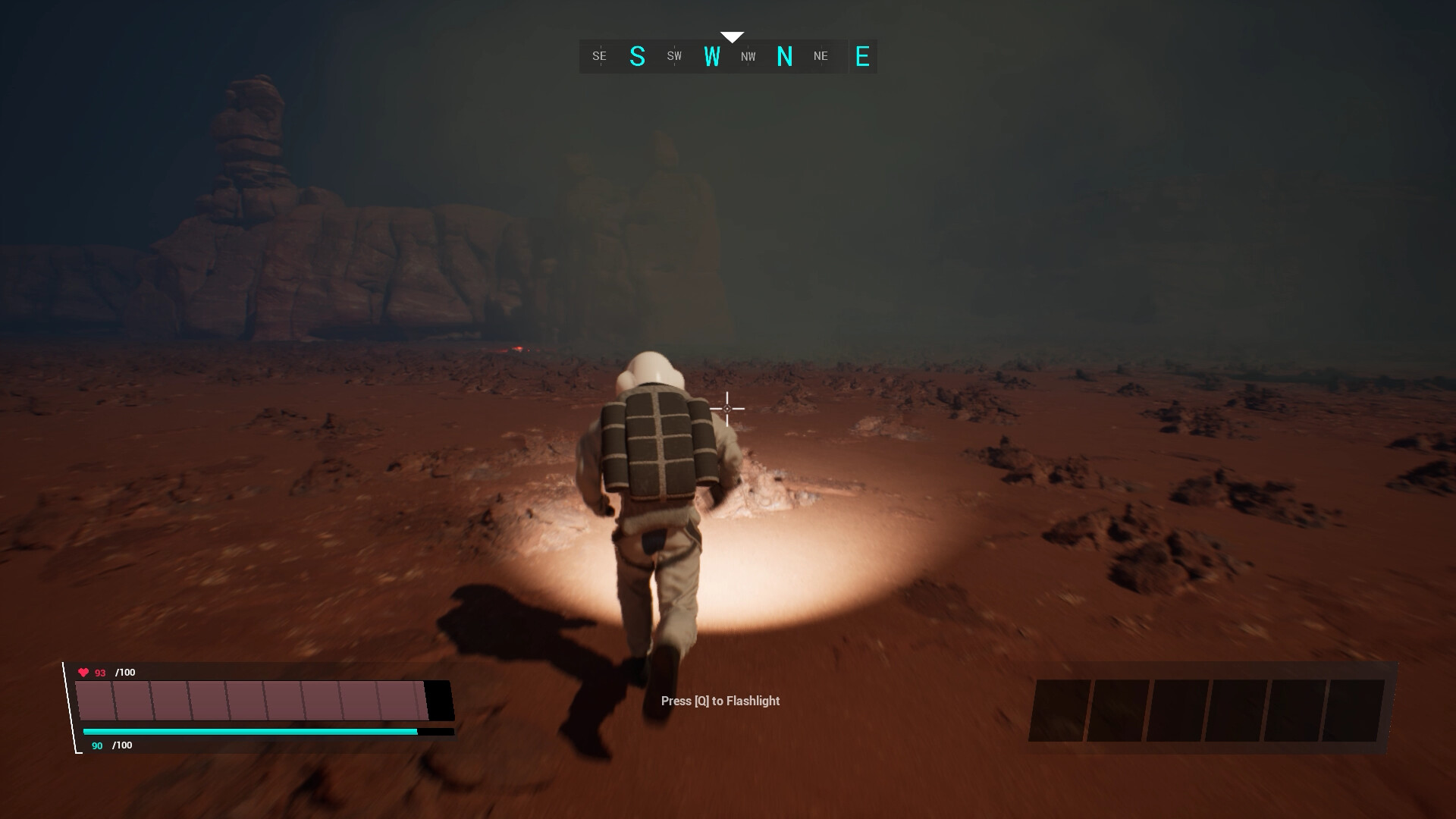
Task: Click the heart icon on the health bar
Action: (x=83, y=672)
